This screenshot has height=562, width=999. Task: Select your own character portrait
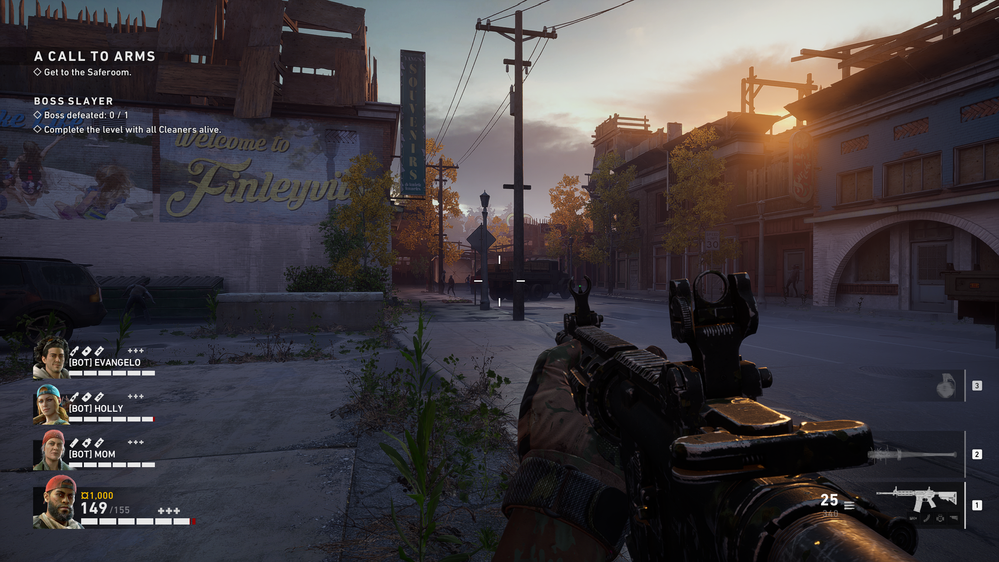click(58, 502)
